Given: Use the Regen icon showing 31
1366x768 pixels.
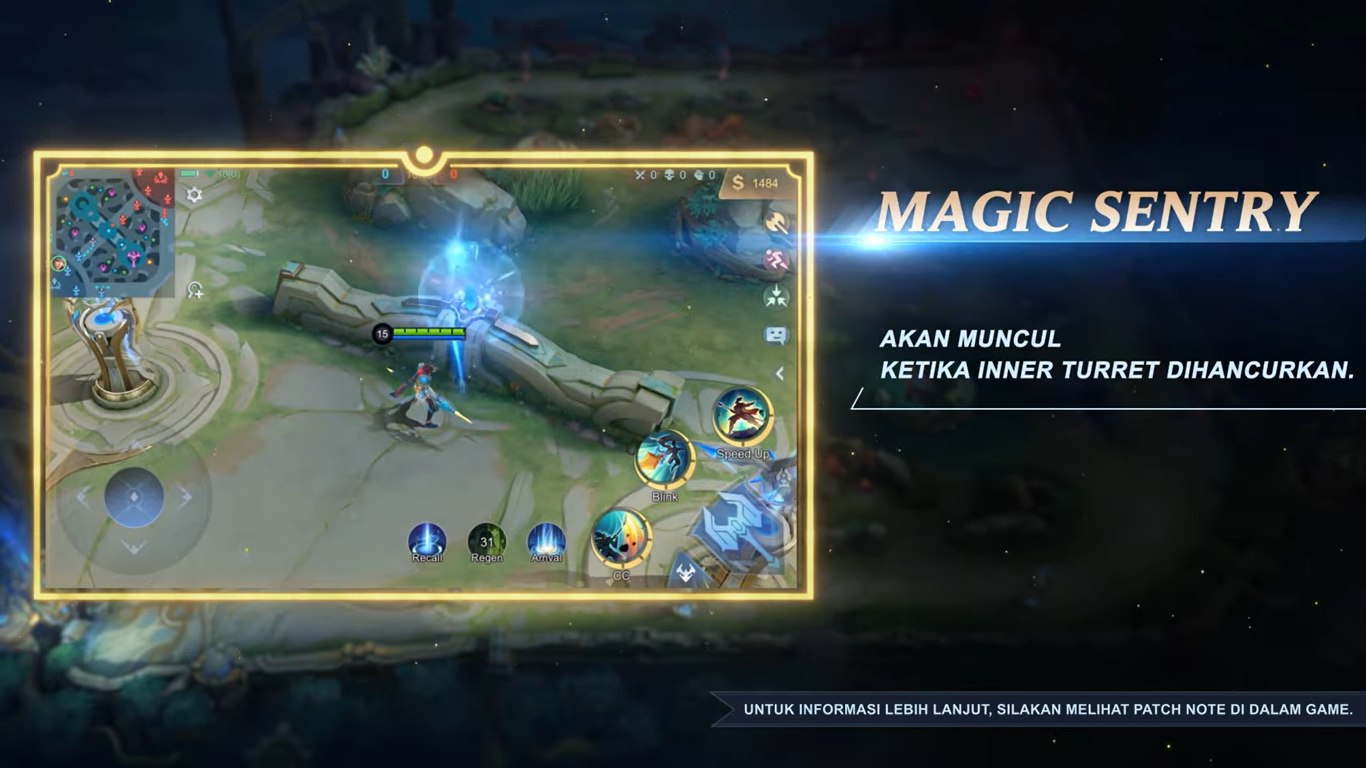Looking at the screenshot, I should click(487, 540).
